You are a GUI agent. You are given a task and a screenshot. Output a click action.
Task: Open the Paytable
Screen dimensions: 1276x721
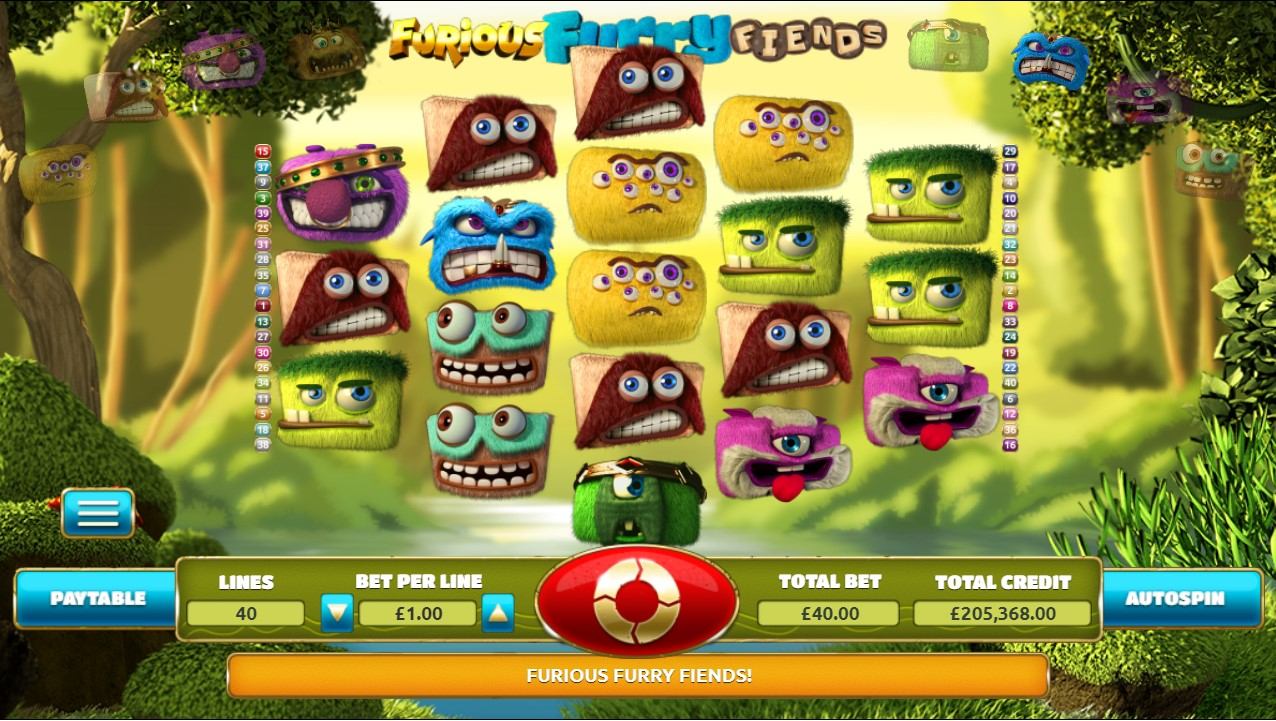[97, 599]
